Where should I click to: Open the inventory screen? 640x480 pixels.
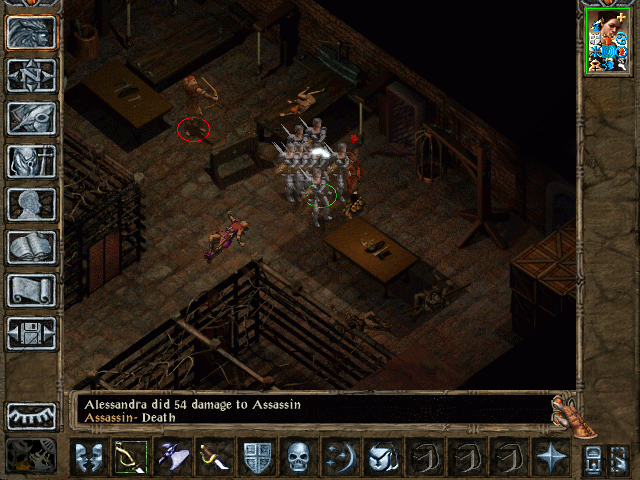tap(32, 161)
